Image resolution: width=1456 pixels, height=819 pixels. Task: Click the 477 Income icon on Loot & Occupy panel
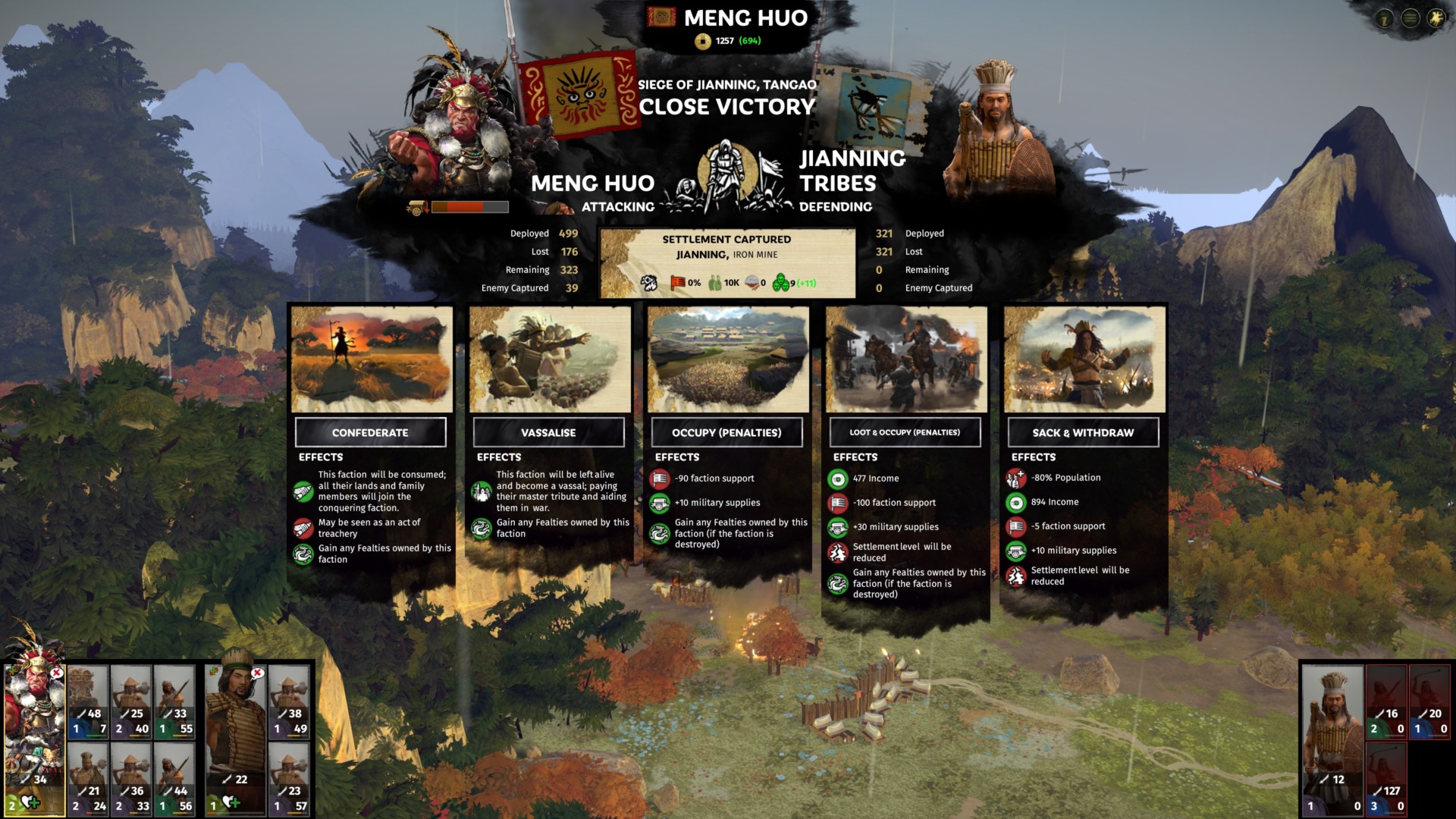(x=839, y=479)
